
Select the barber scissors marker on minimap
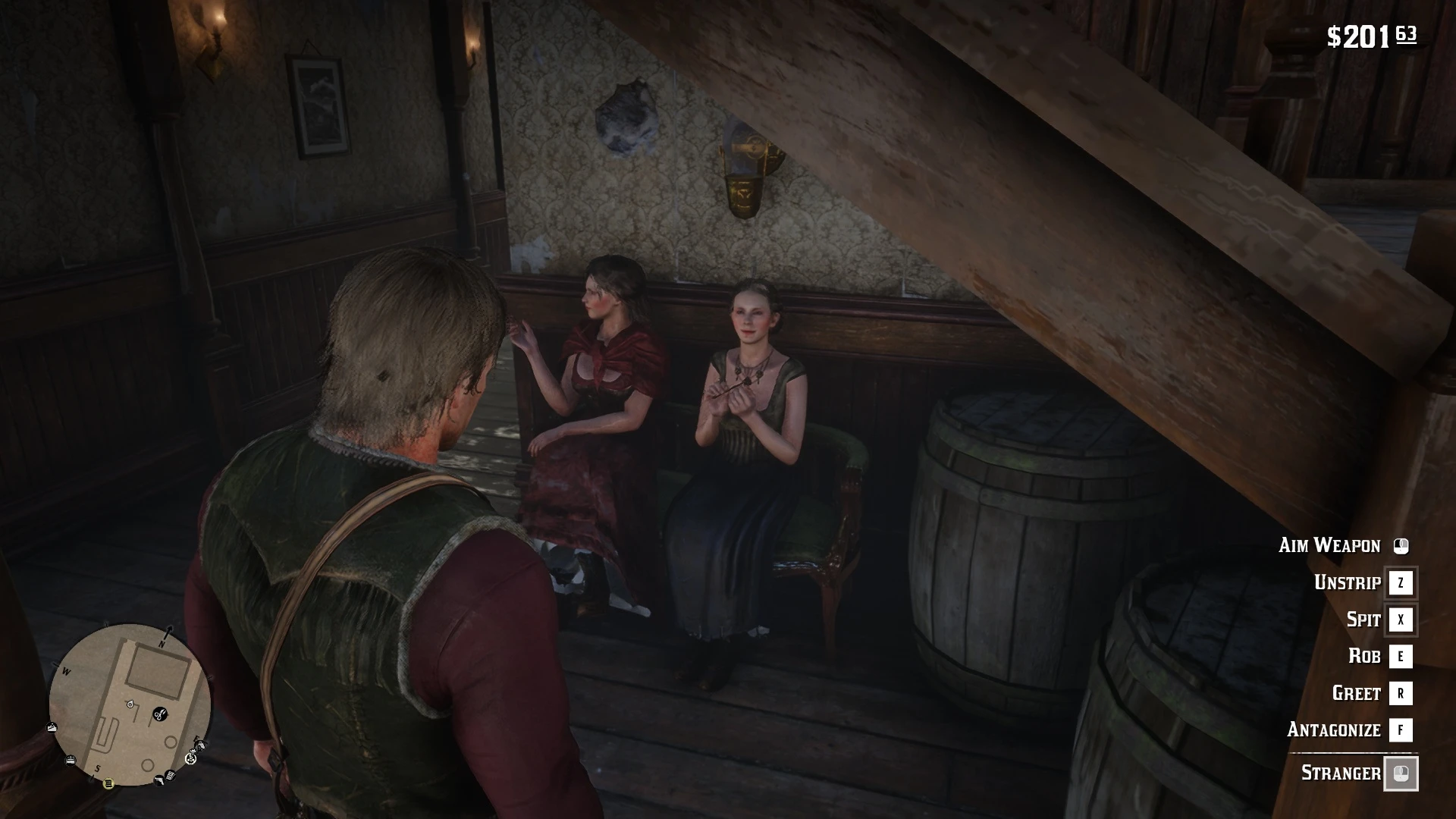tap(159, 714)
